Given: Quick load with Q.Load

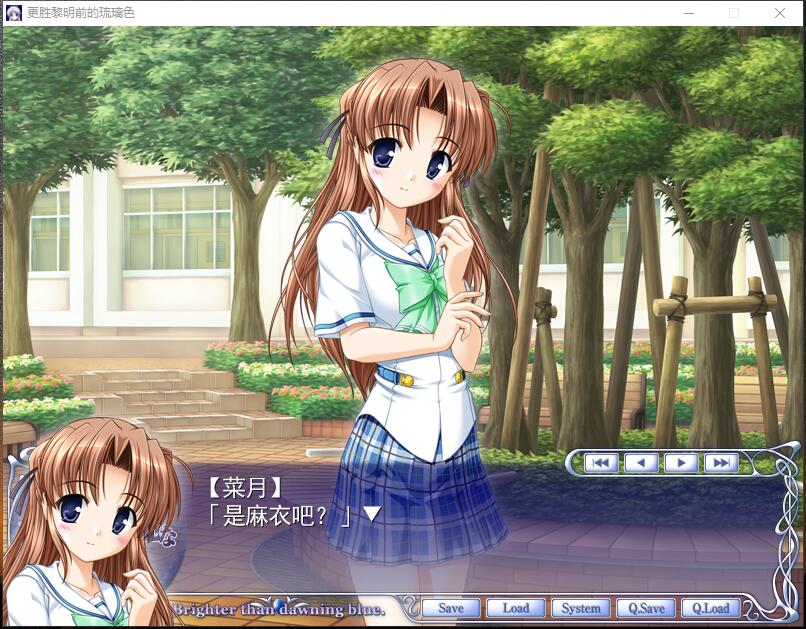Looking at the screenshot, I should [710, 608].
